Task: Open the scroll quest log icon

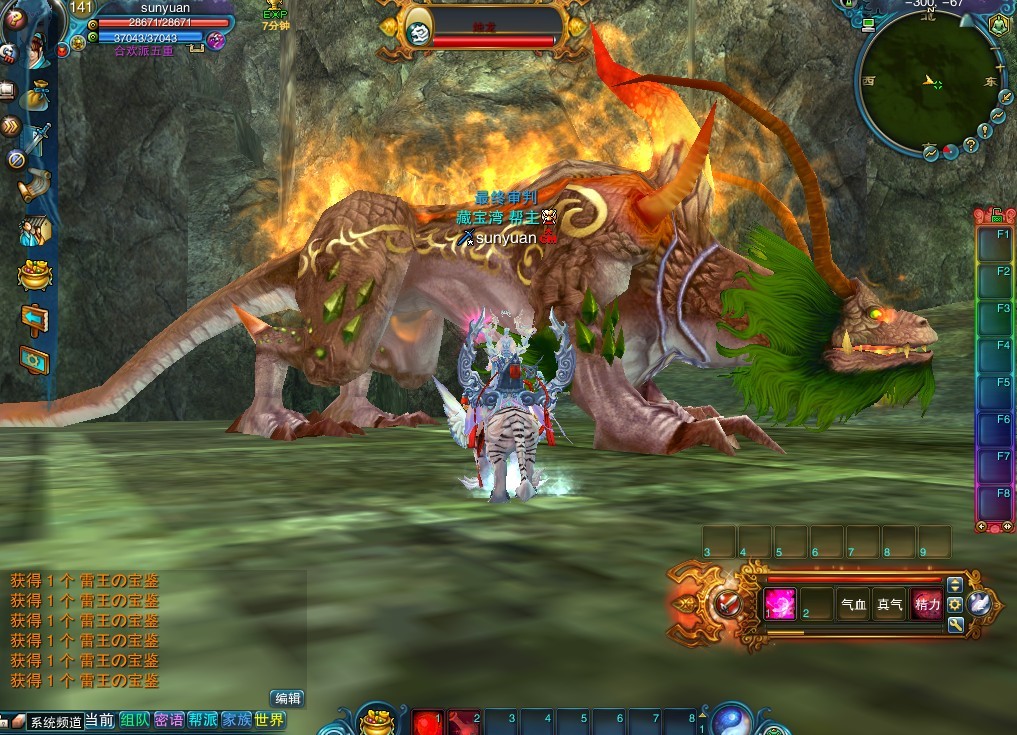Action: (x=37, y=184)
